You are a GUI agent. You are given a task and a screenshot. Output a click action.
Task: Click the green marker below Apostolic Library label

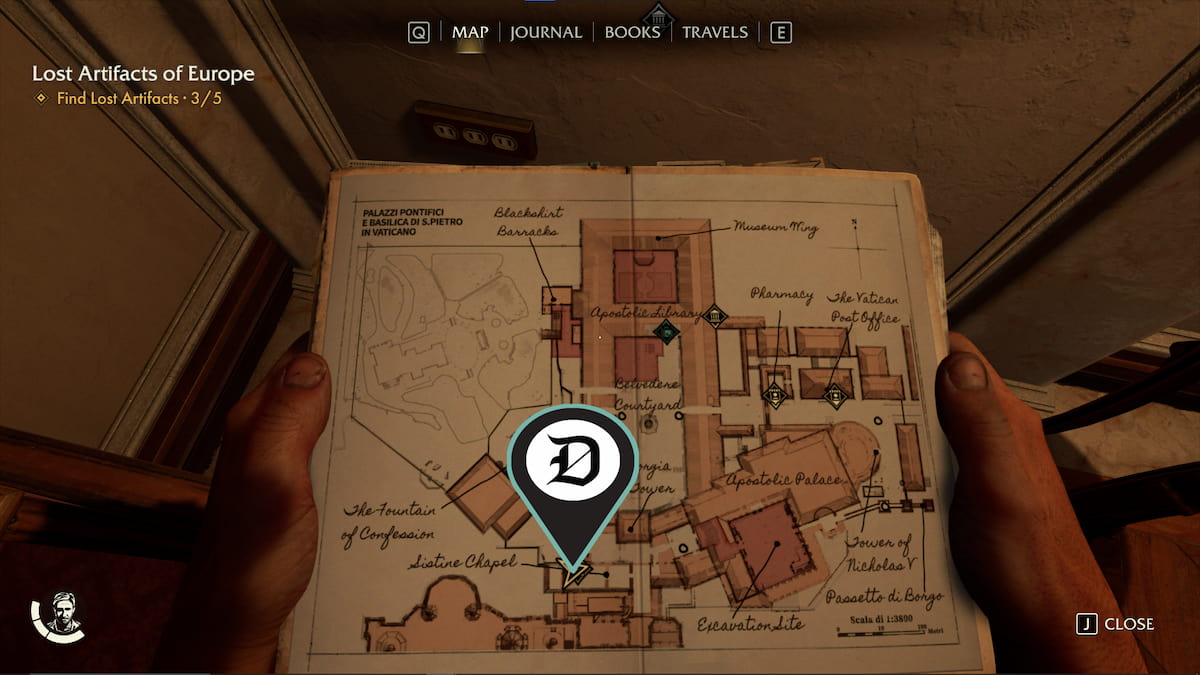point(665,331)
